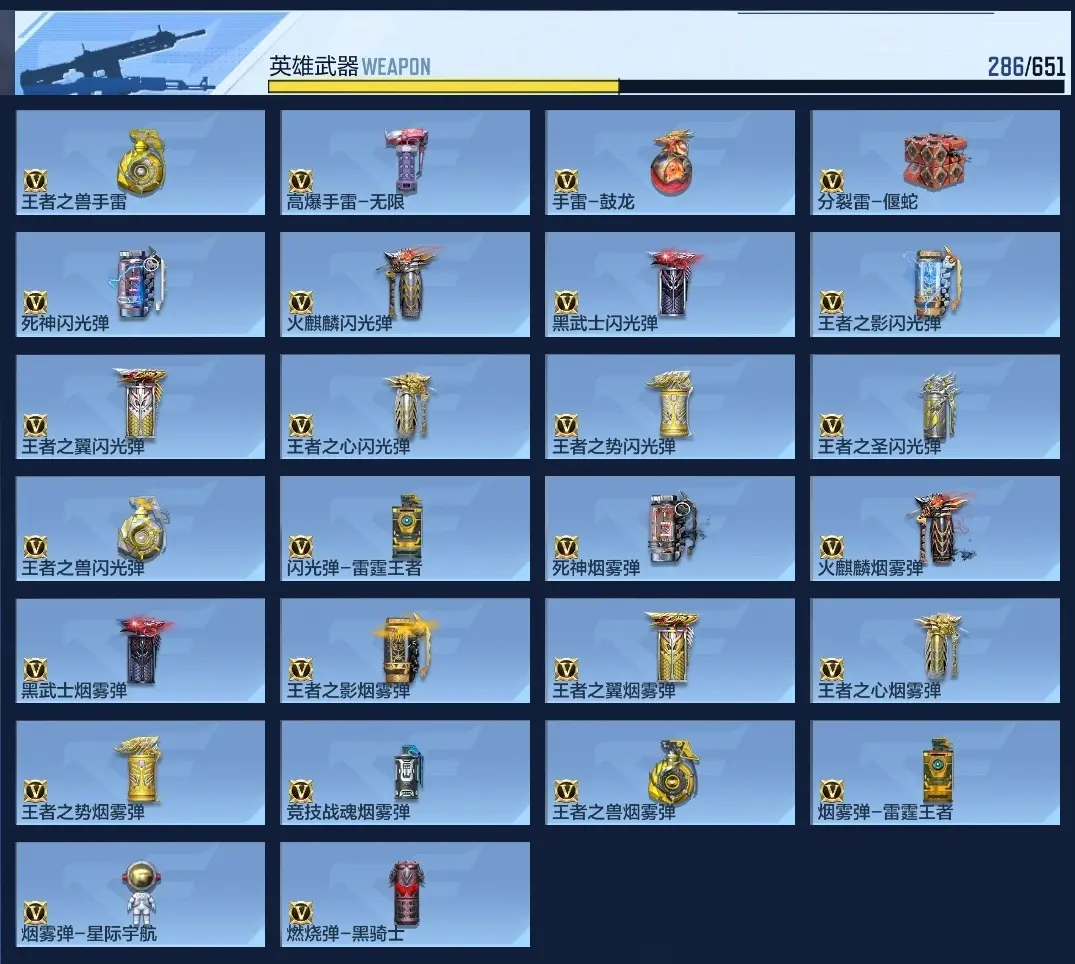1075x964 pixels.
Task: Select the 火麒麟闪光弹 card
Action: [405, 285]
